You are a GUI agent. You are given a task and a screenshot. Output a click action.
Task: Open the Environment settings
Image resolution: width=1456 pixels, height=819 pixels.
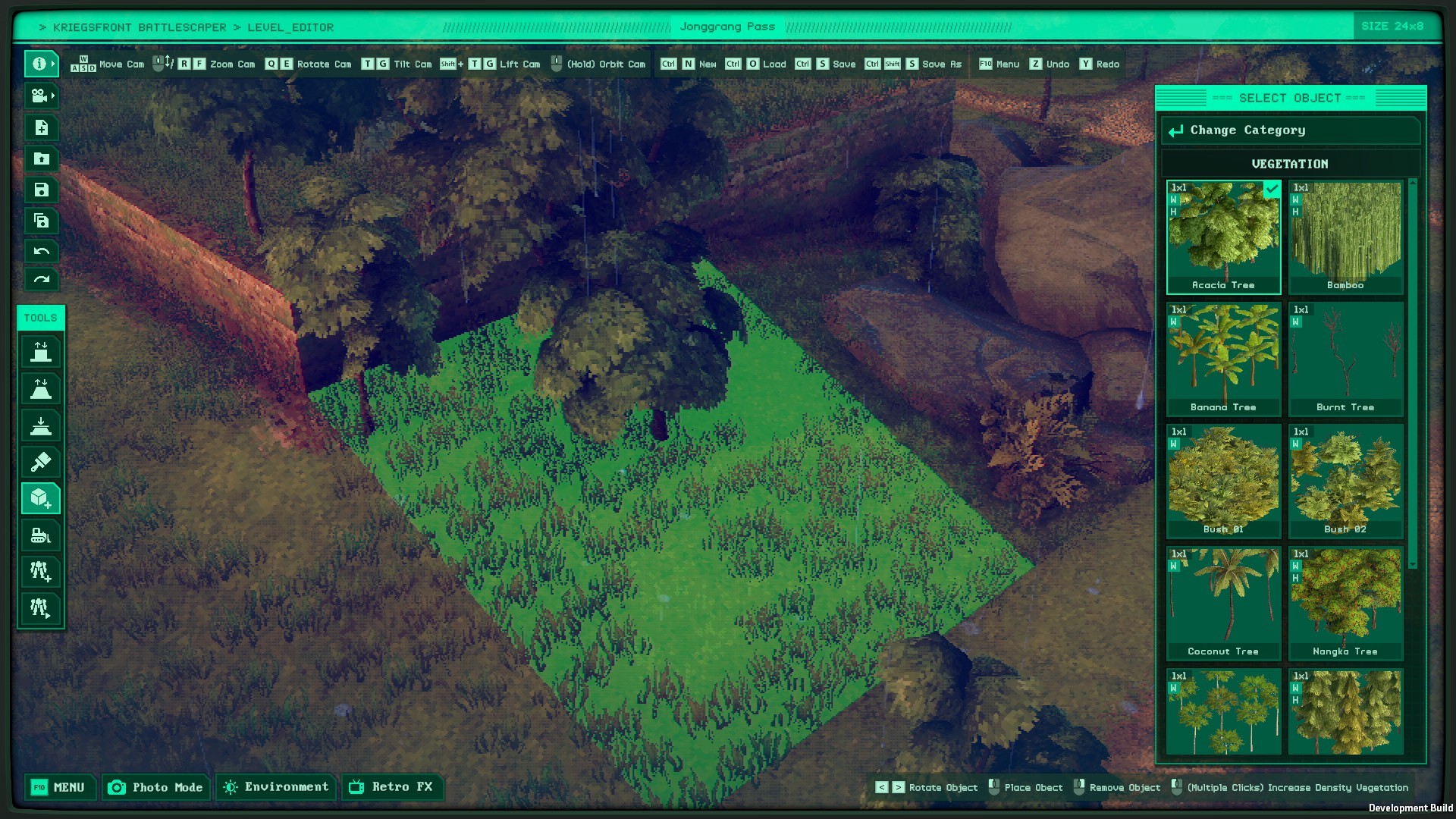[x=275, y=787]
